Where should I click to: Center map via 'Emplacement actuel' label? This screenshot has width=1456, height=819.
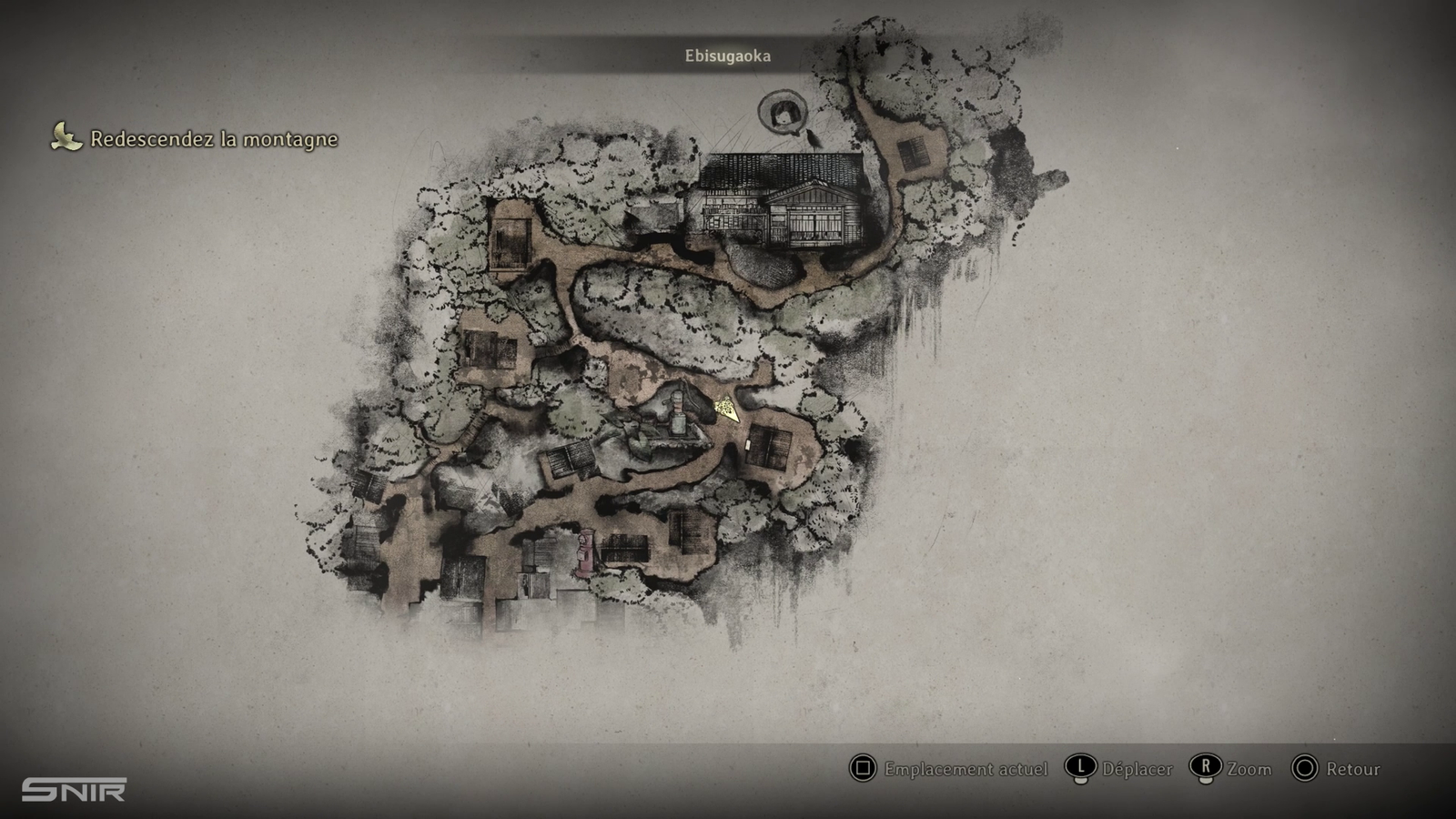(x=966, y=769)
